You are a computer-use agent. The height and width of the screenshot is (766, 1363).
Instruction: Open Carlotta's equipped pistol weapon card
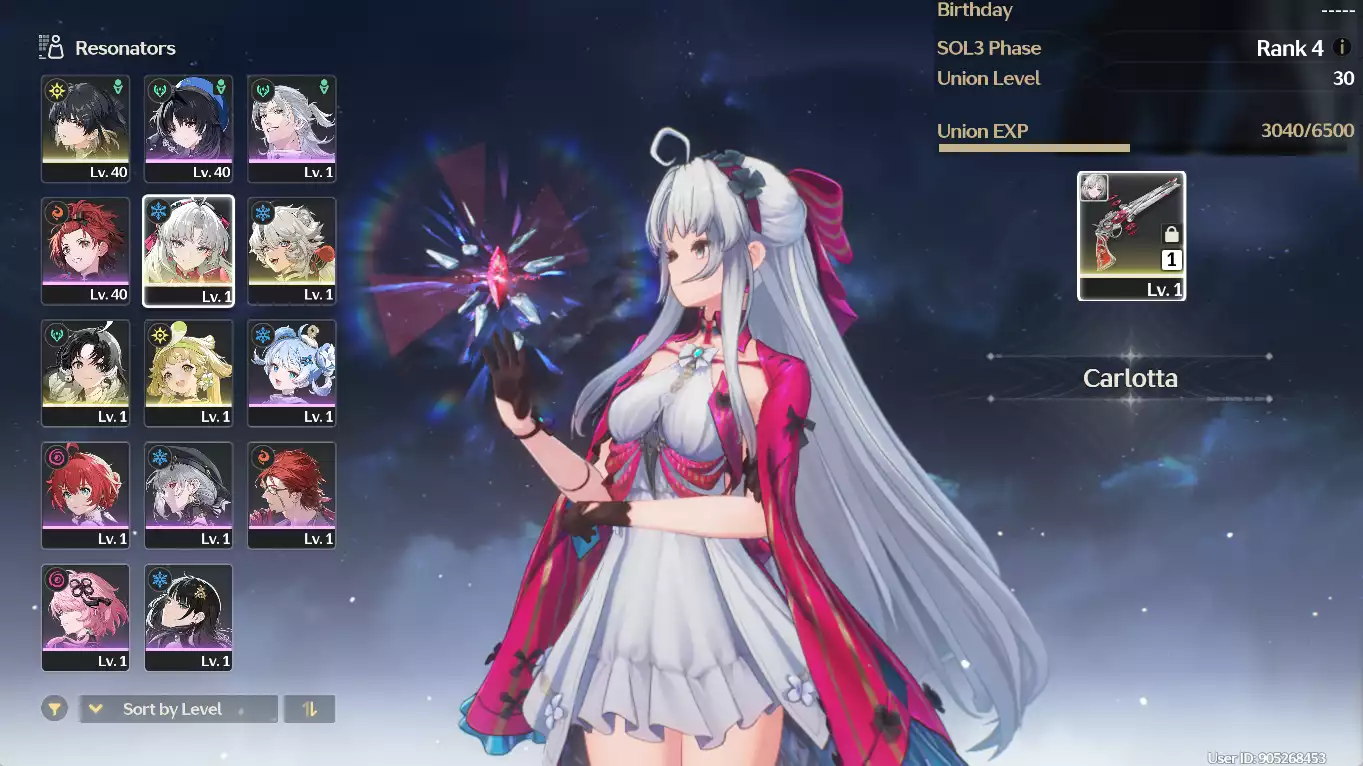(x=1131, y=236)
